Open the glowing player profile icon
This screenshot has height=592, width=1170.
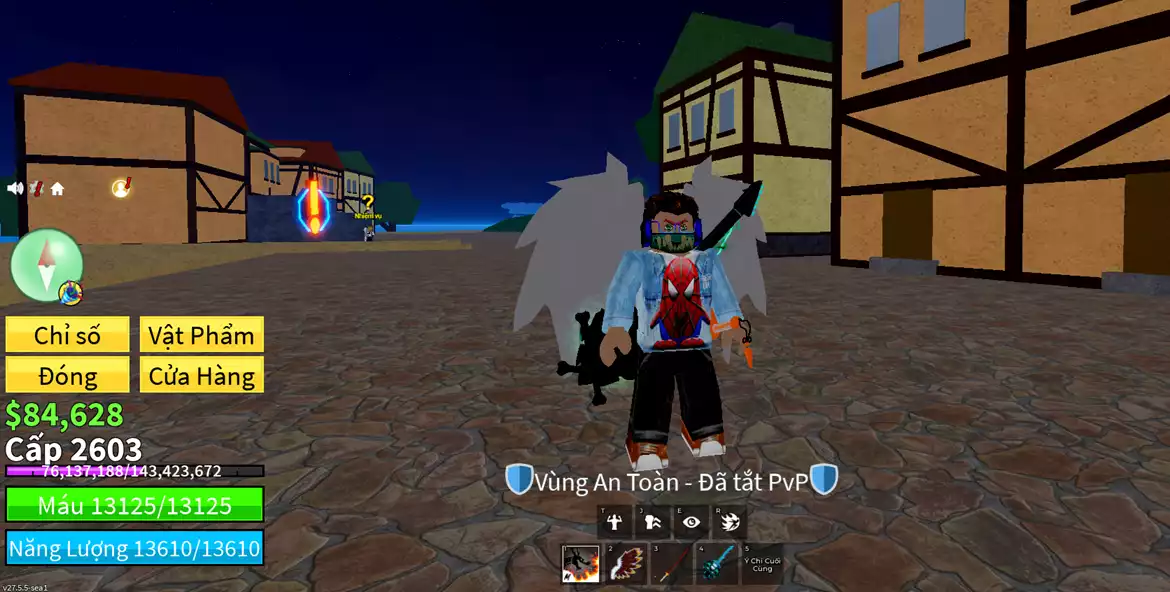(121, 188)
